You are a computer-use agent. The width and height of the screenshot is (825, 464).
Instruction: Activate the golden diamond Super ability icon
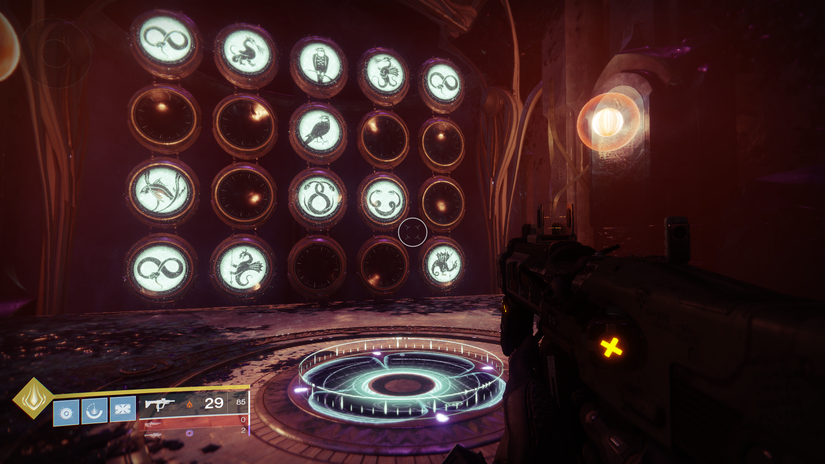33,398
